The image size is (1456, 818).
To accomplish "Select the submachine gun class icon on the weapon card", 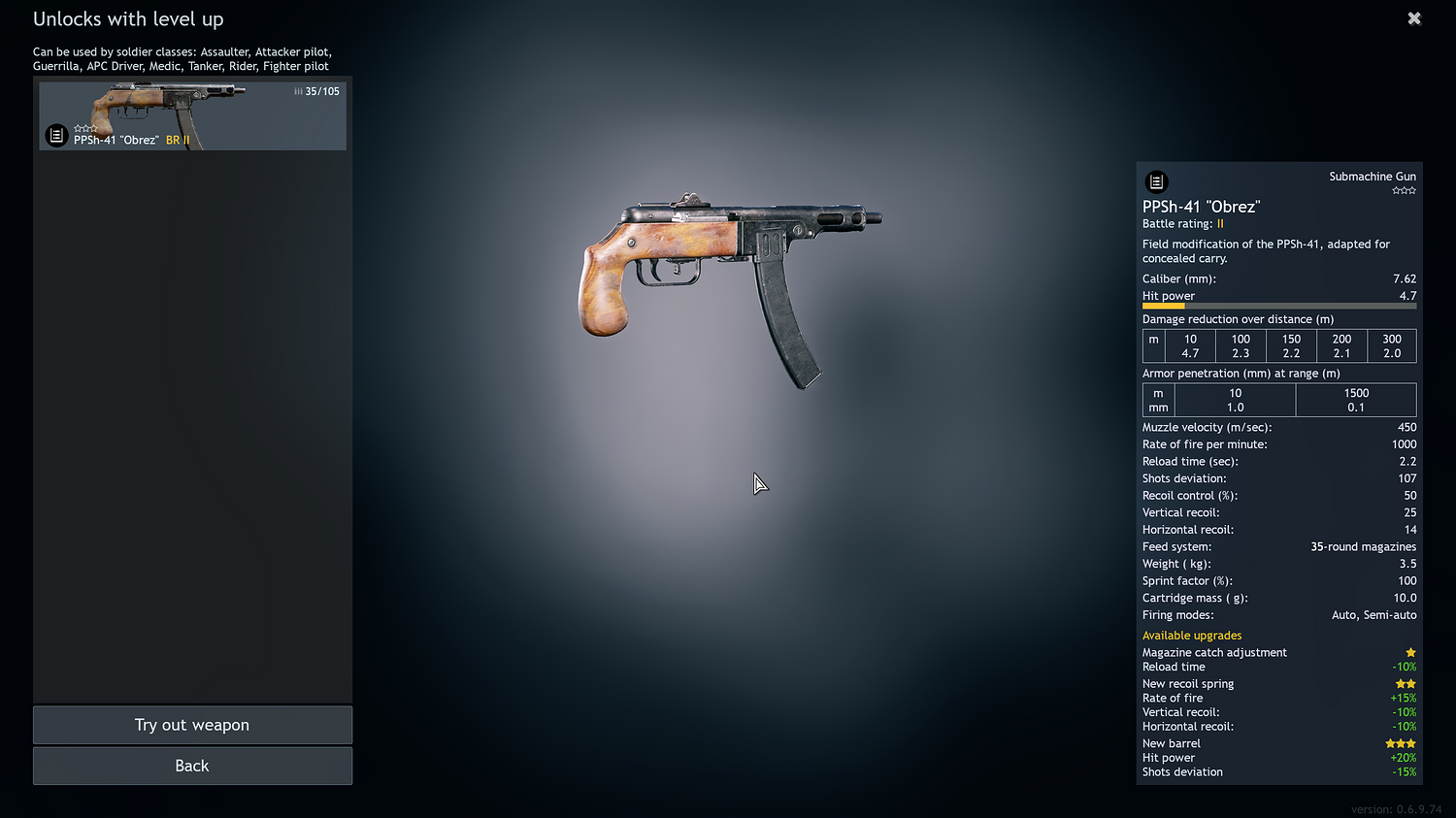I will click(x=55, y=135).
